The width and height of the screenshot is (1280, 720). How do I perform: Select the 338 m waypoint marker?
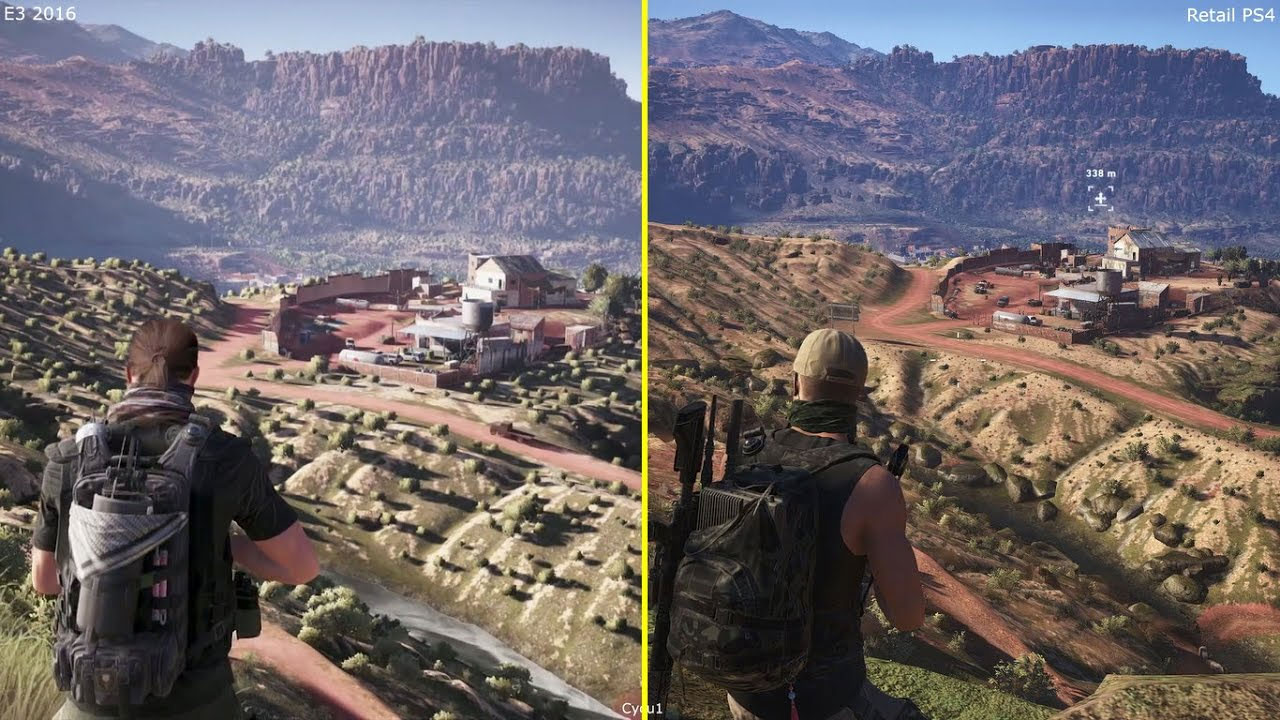(x=1101, y=200)
